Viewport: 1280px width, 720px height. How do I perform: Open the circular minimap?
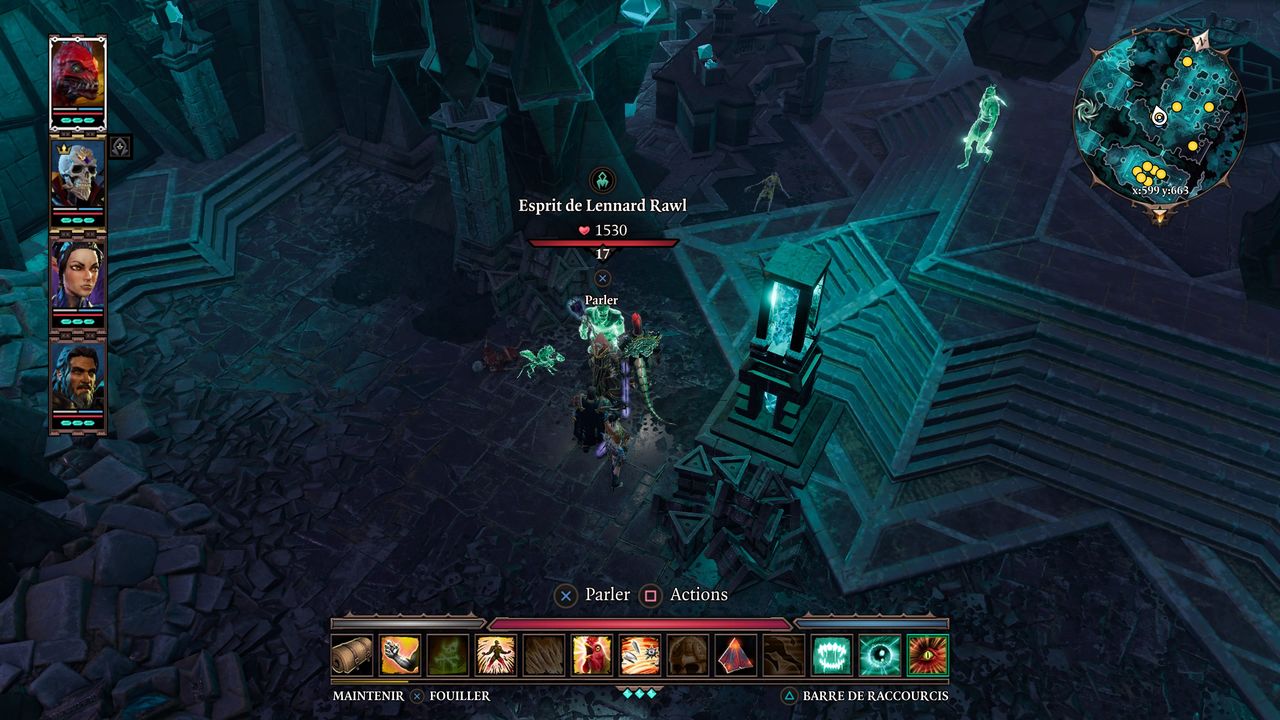click(x=1160, y=118)
